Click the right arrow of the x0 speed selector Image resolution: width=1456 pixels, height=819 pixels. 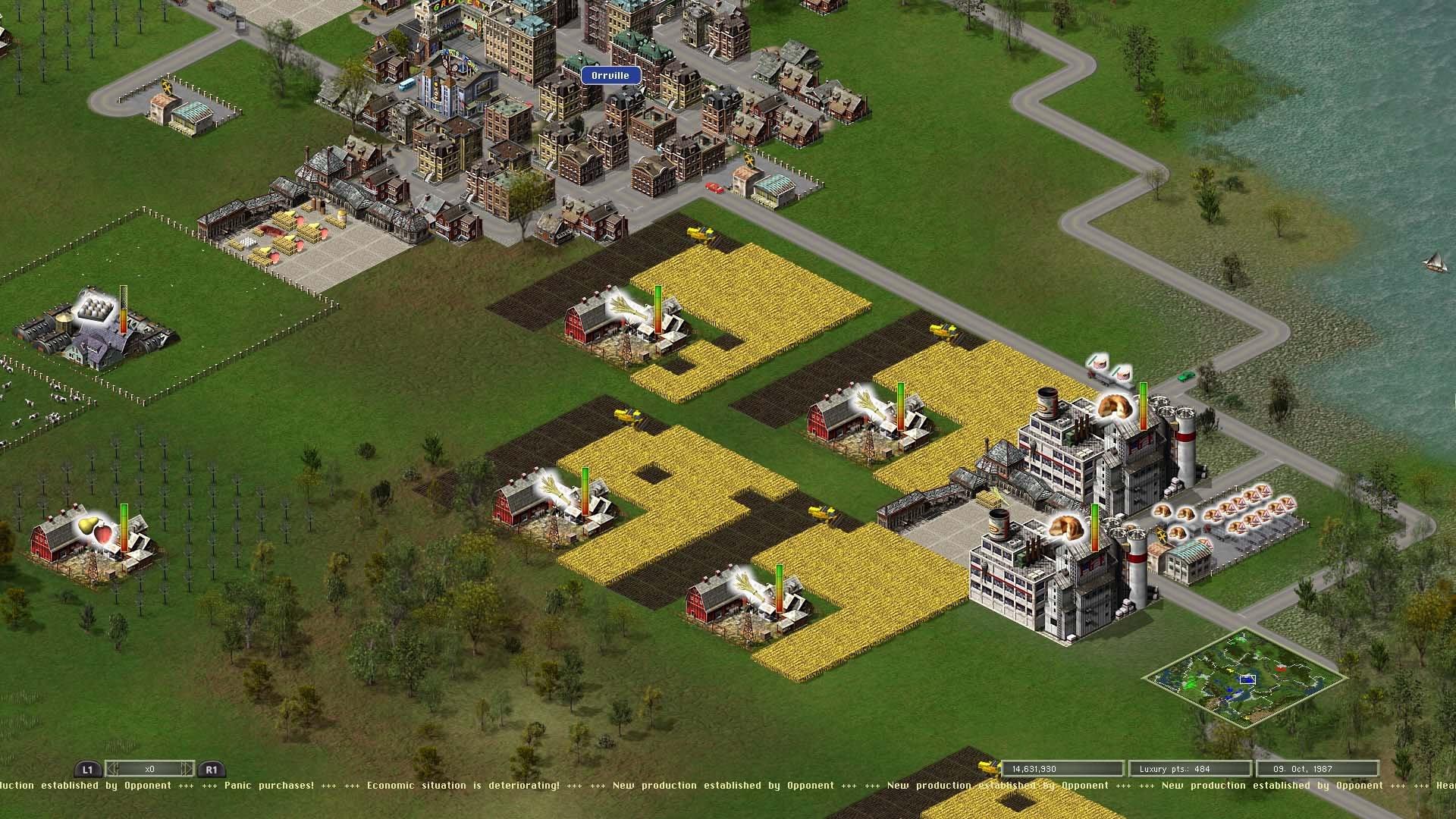[x=184, y=767]
